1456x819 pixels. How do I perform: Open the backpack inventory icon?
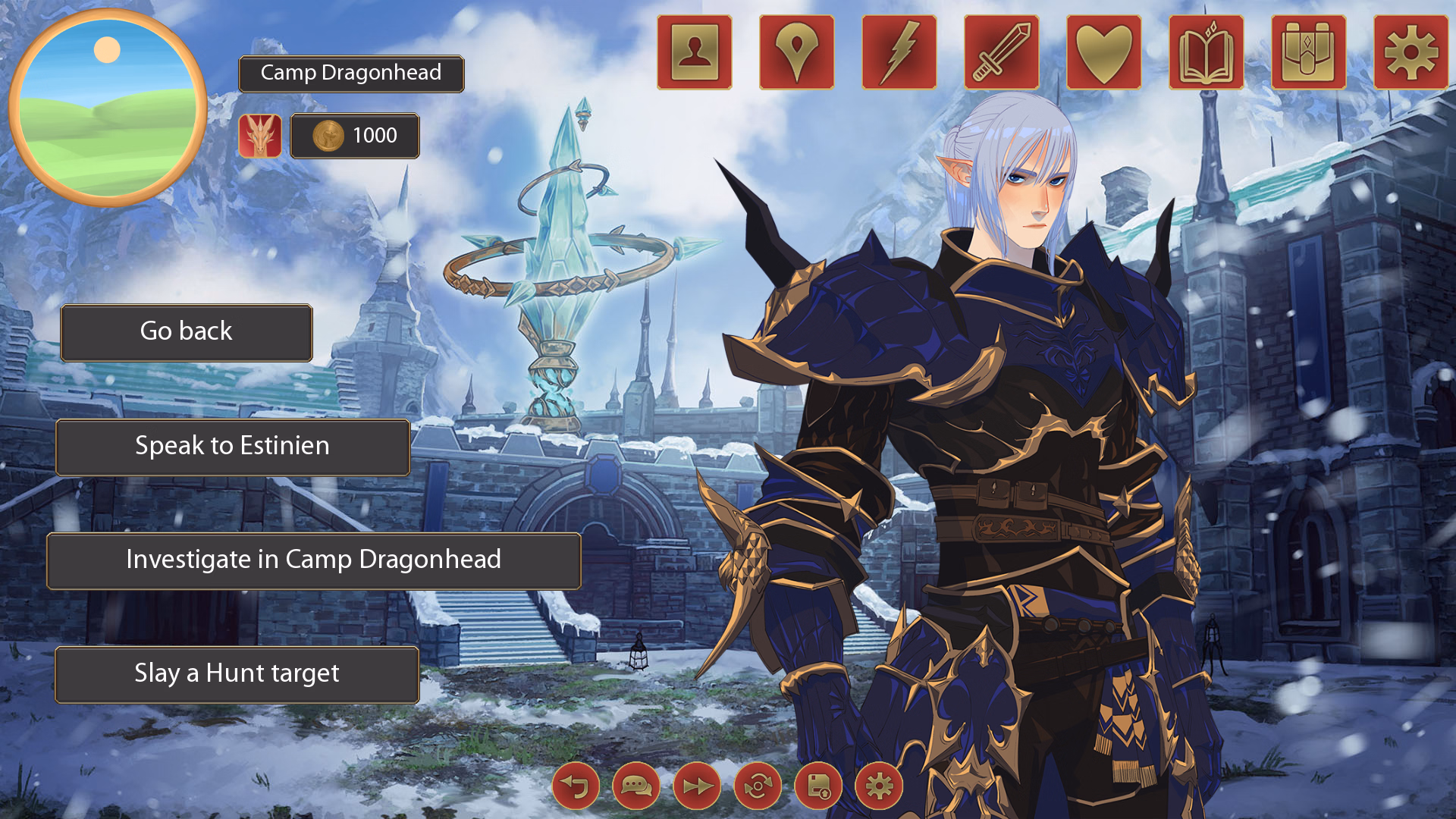(1308, 52)
